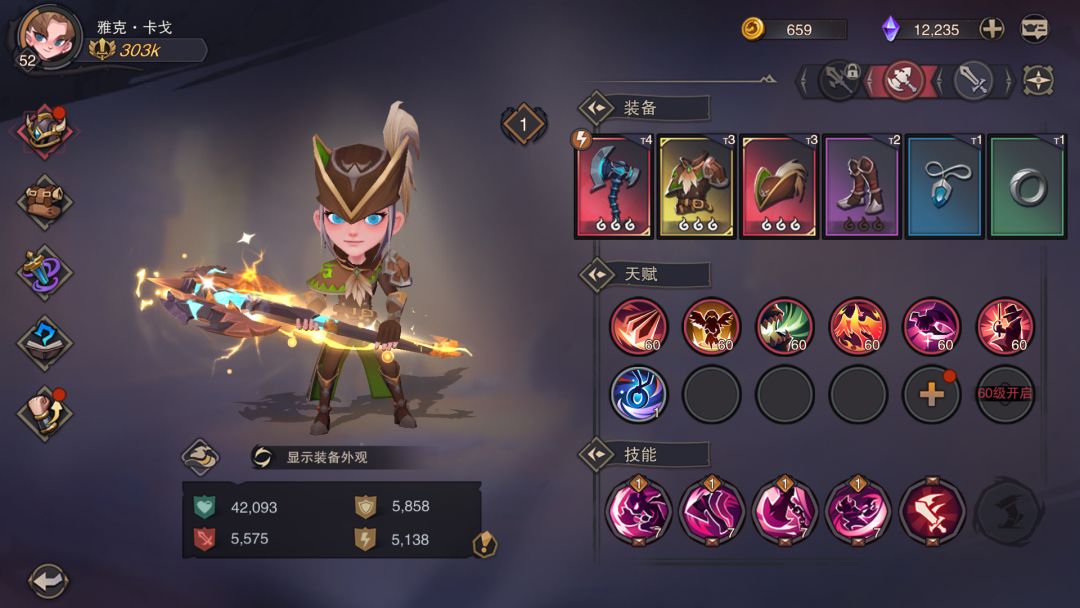Switch to the sword weapon set tab
Screen dimensions: 1080x608
tap(972, 80)
